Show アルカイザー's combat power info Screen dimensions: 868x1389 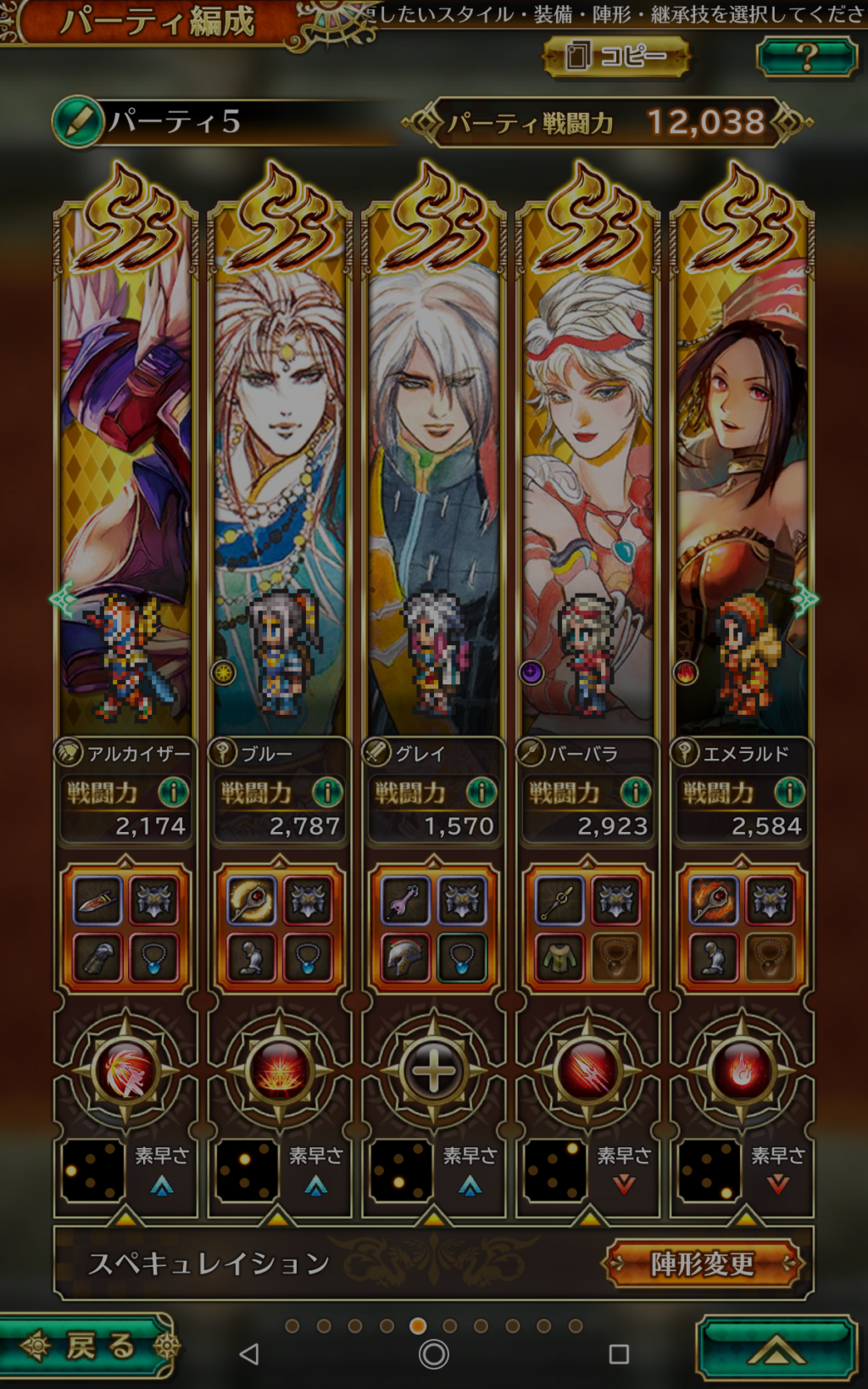[174, 792]
